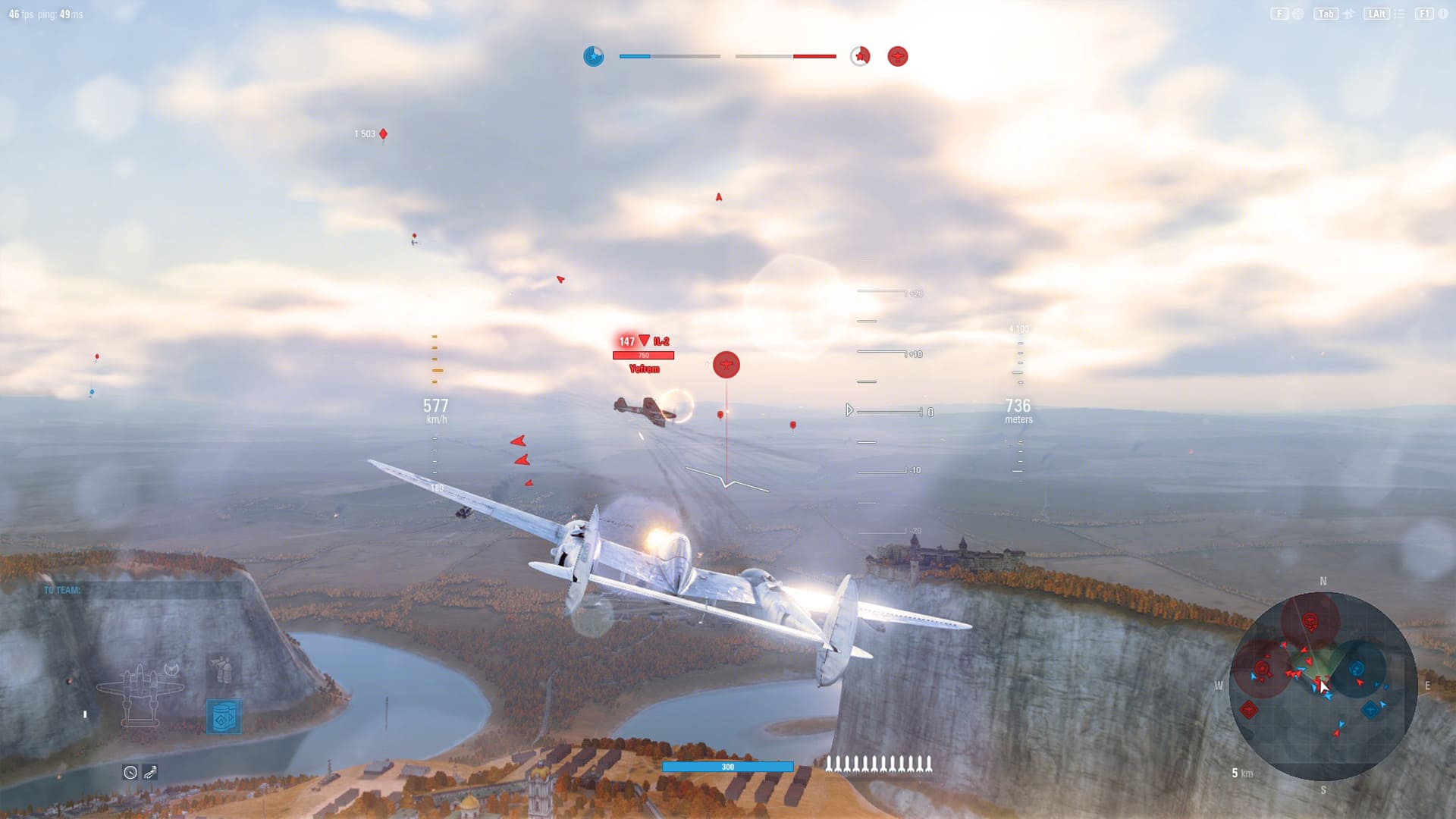Screen dimensions: 1456x819
Task: Click the compass gauge icon above the chat
Action: click(130, 772)
